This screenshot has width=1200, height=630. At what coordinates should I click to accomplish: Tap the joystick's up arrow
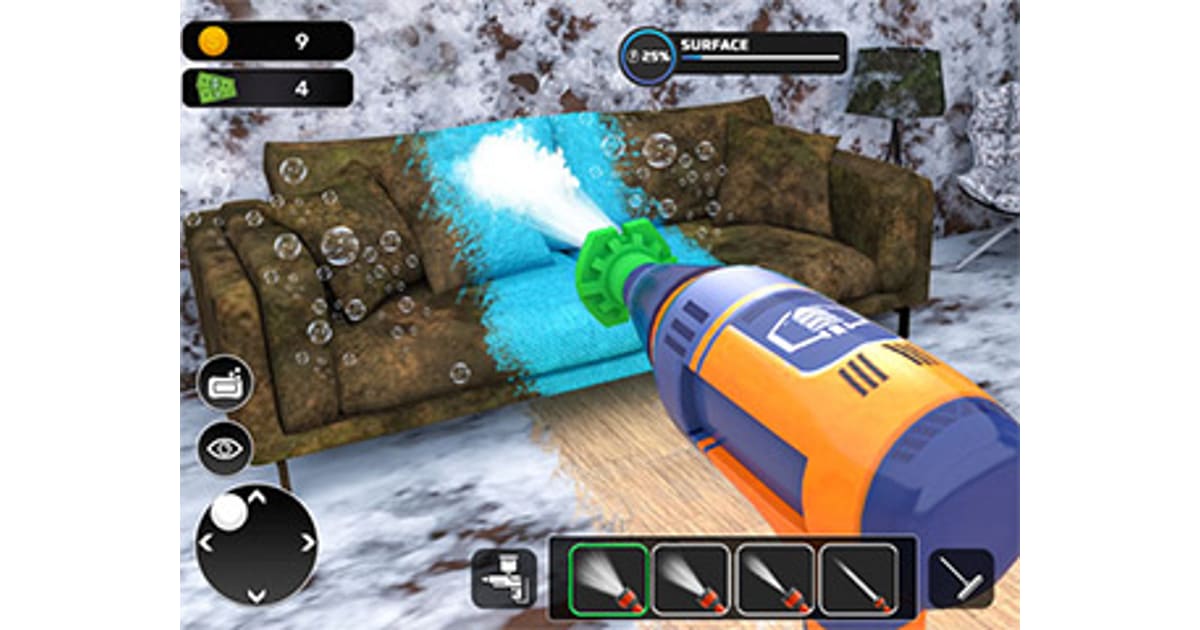pyautogui.click(x=257, y=494)
